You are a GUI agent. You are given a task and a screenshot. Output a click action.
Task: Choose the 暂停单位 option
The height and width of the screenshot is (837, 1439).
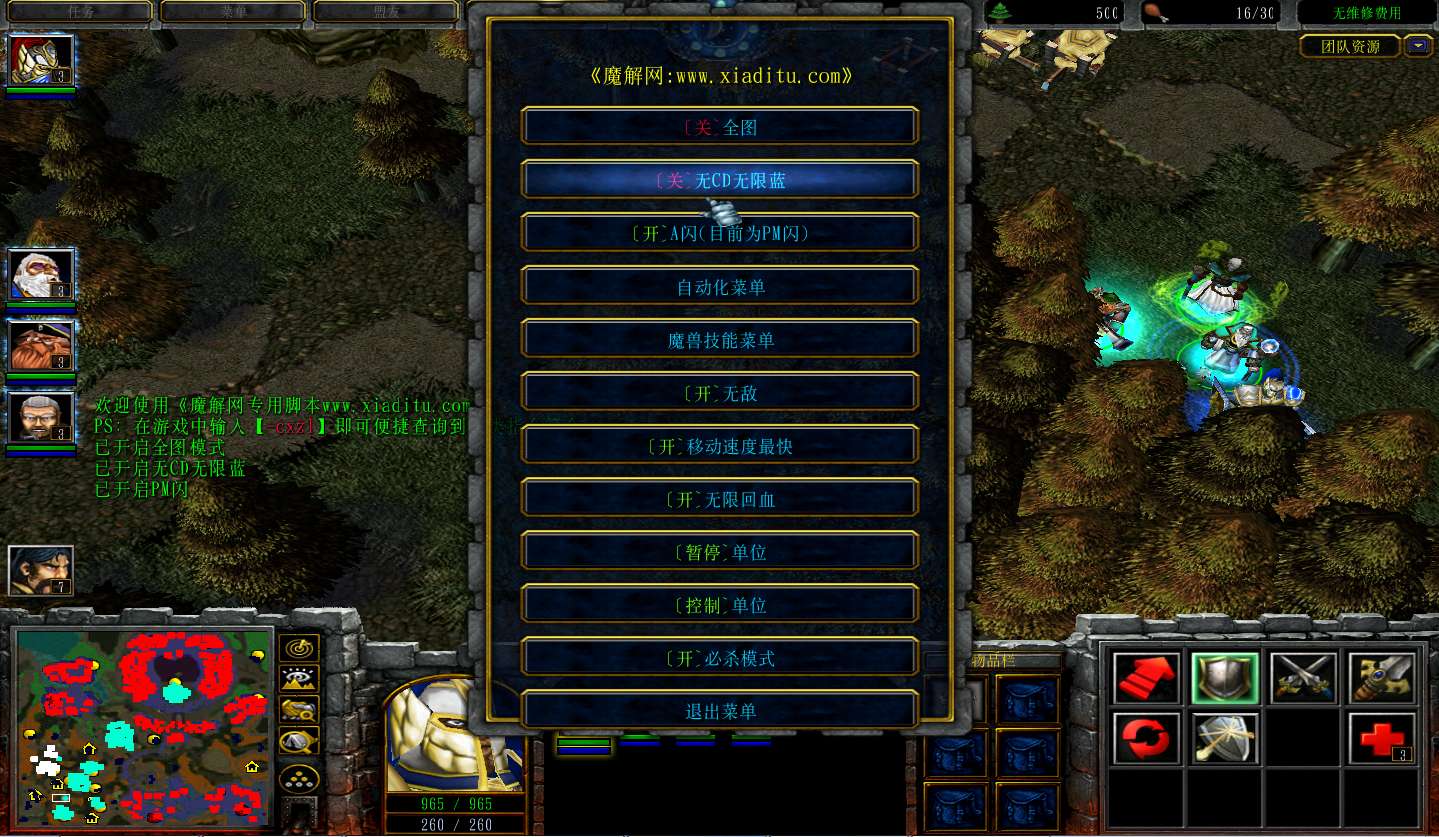(x=719, y=552)
